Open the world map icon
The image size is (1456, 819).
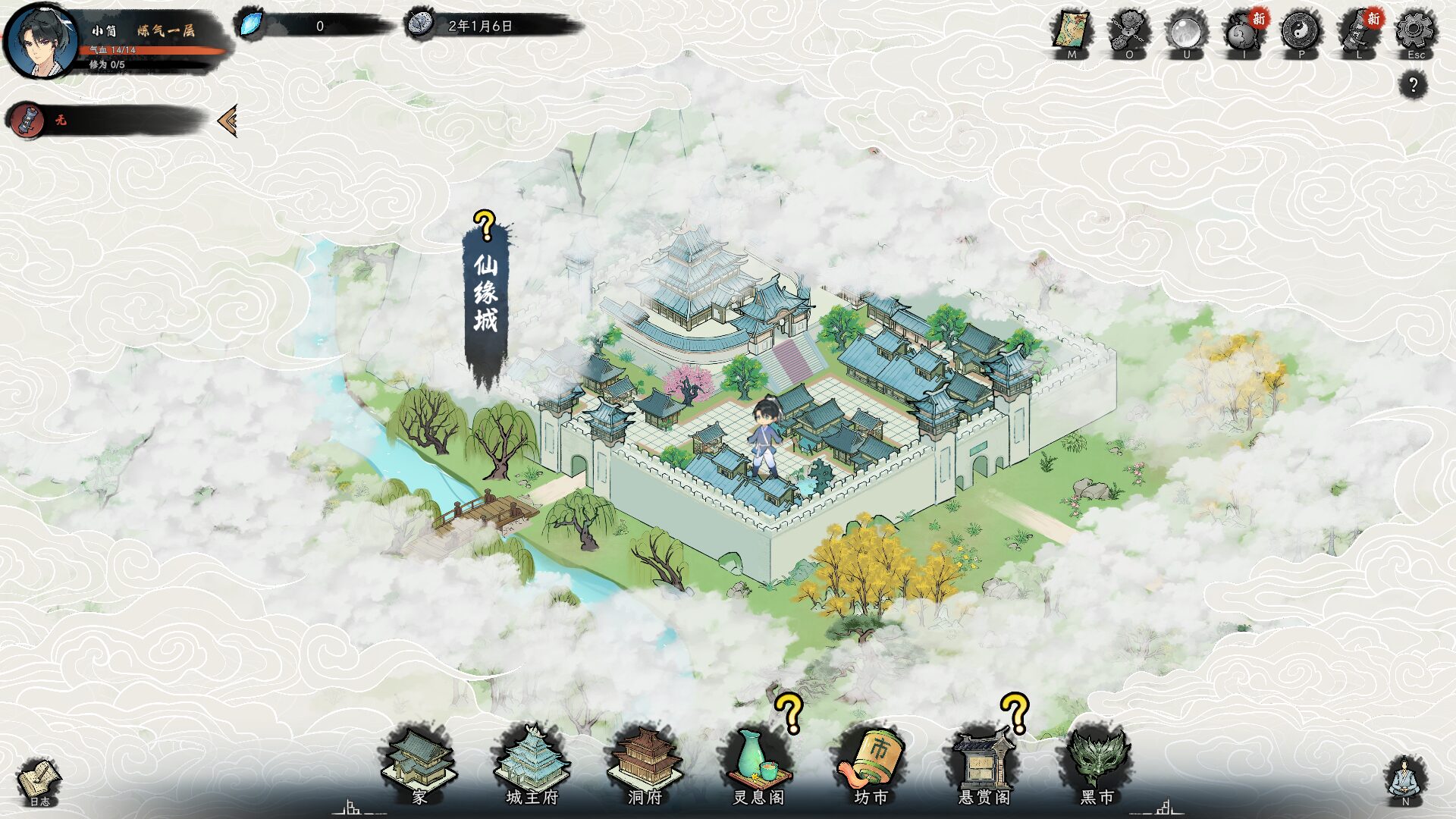click(1071, 32)
